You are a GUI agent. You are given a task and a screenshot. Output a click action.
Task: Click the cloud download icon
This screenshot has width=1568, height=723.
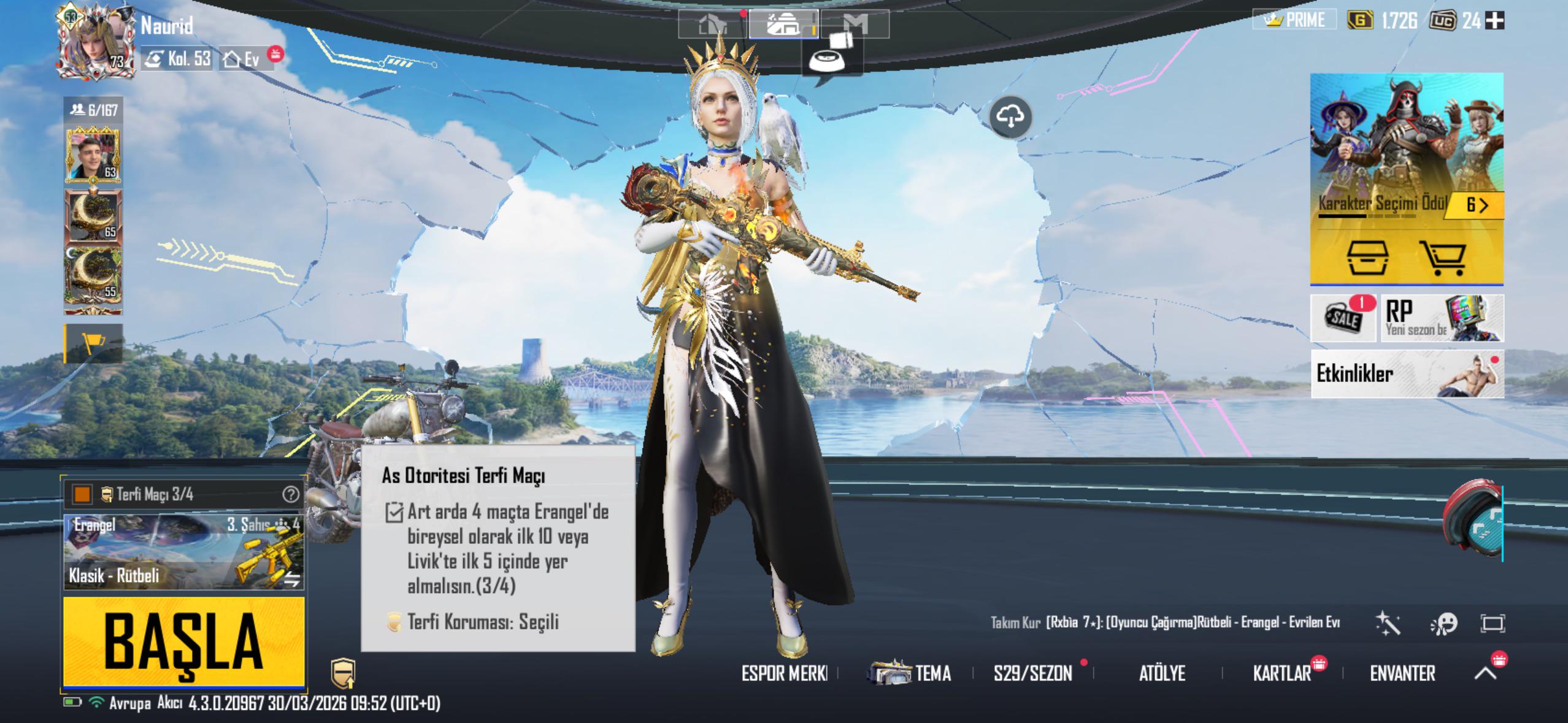(1010, 117)
